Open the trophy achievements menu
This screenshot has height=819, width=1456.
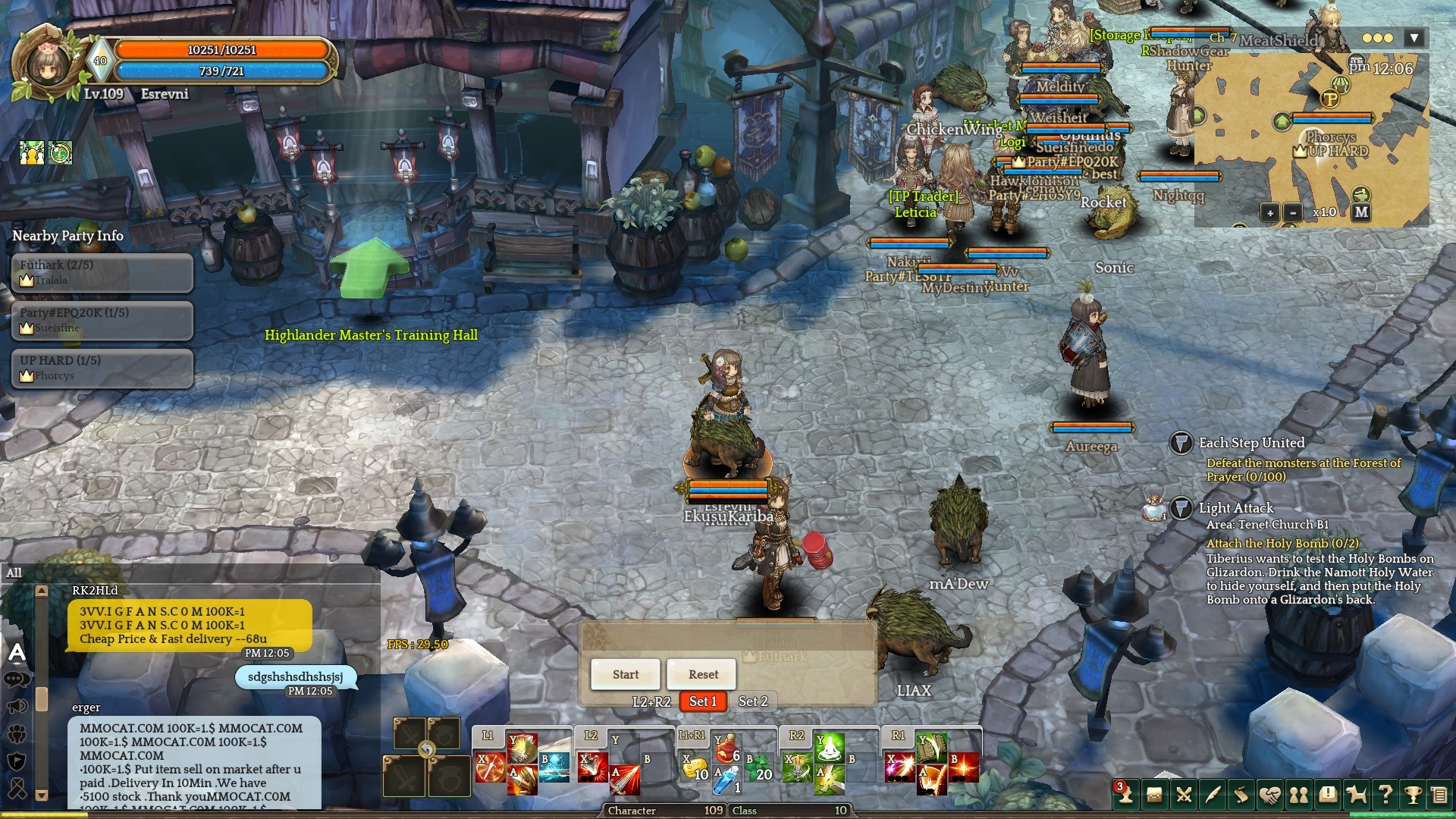1413,794
